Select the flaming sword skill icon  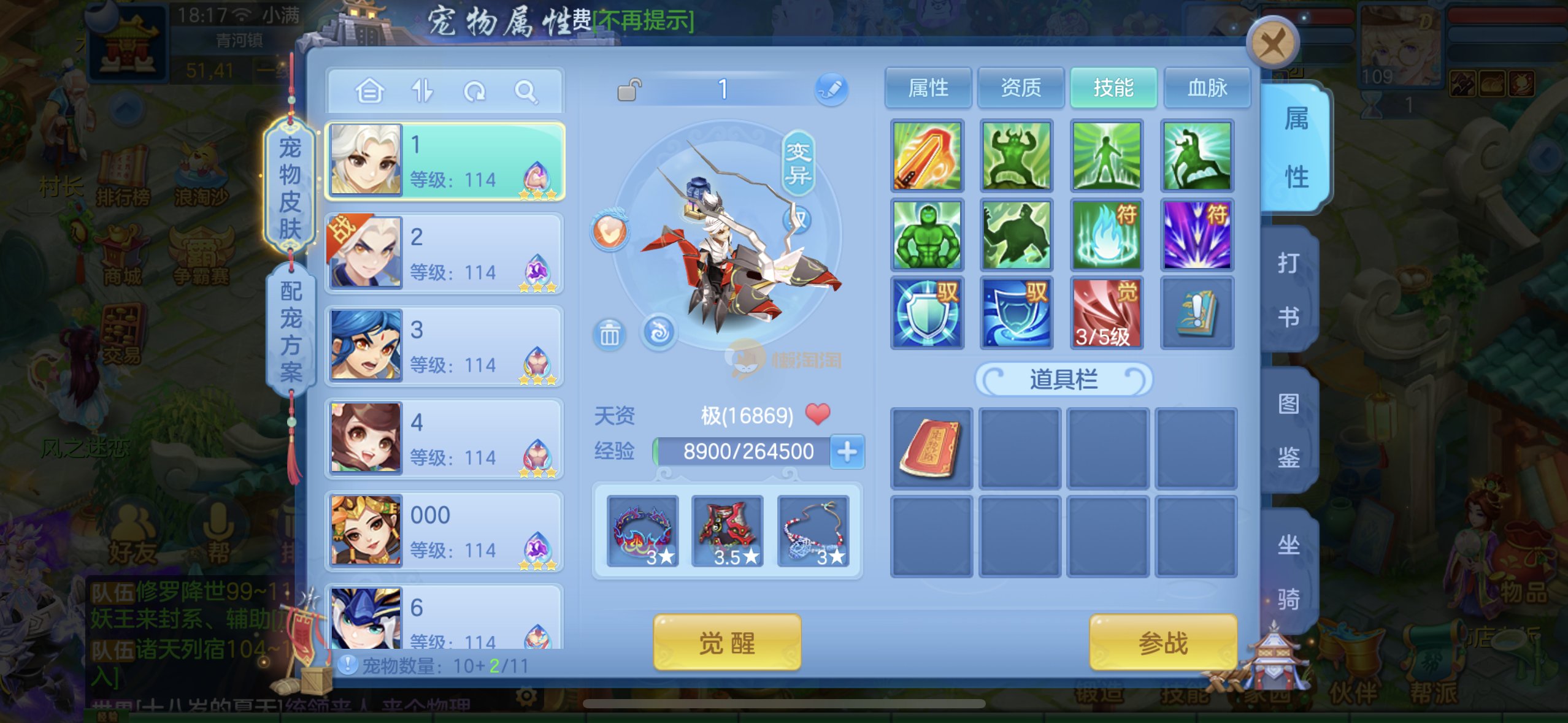(927, 156)
